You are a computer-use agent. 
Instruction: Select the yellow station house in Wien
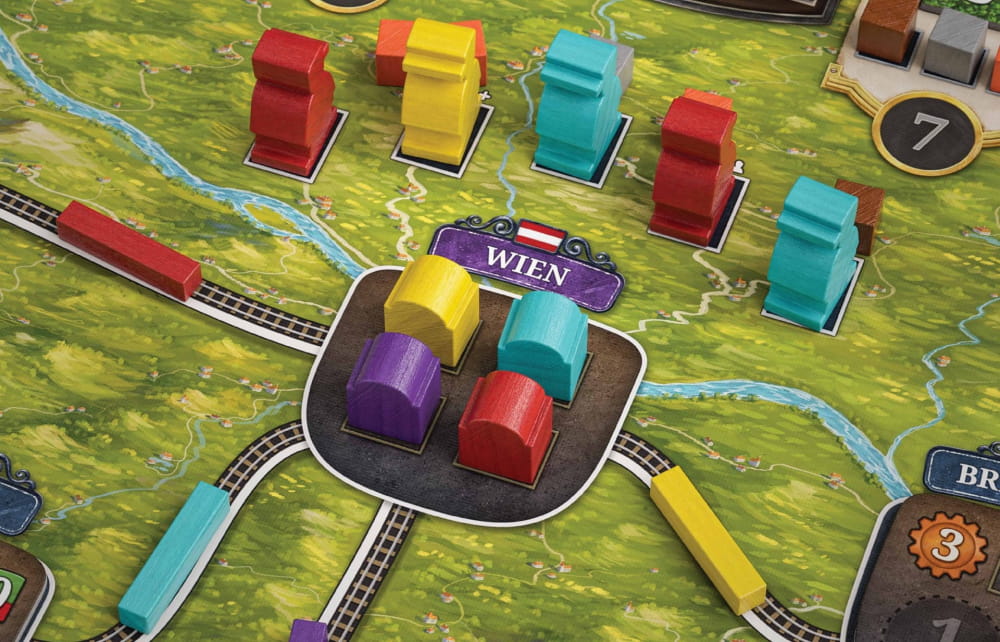(x=432, y=307)
